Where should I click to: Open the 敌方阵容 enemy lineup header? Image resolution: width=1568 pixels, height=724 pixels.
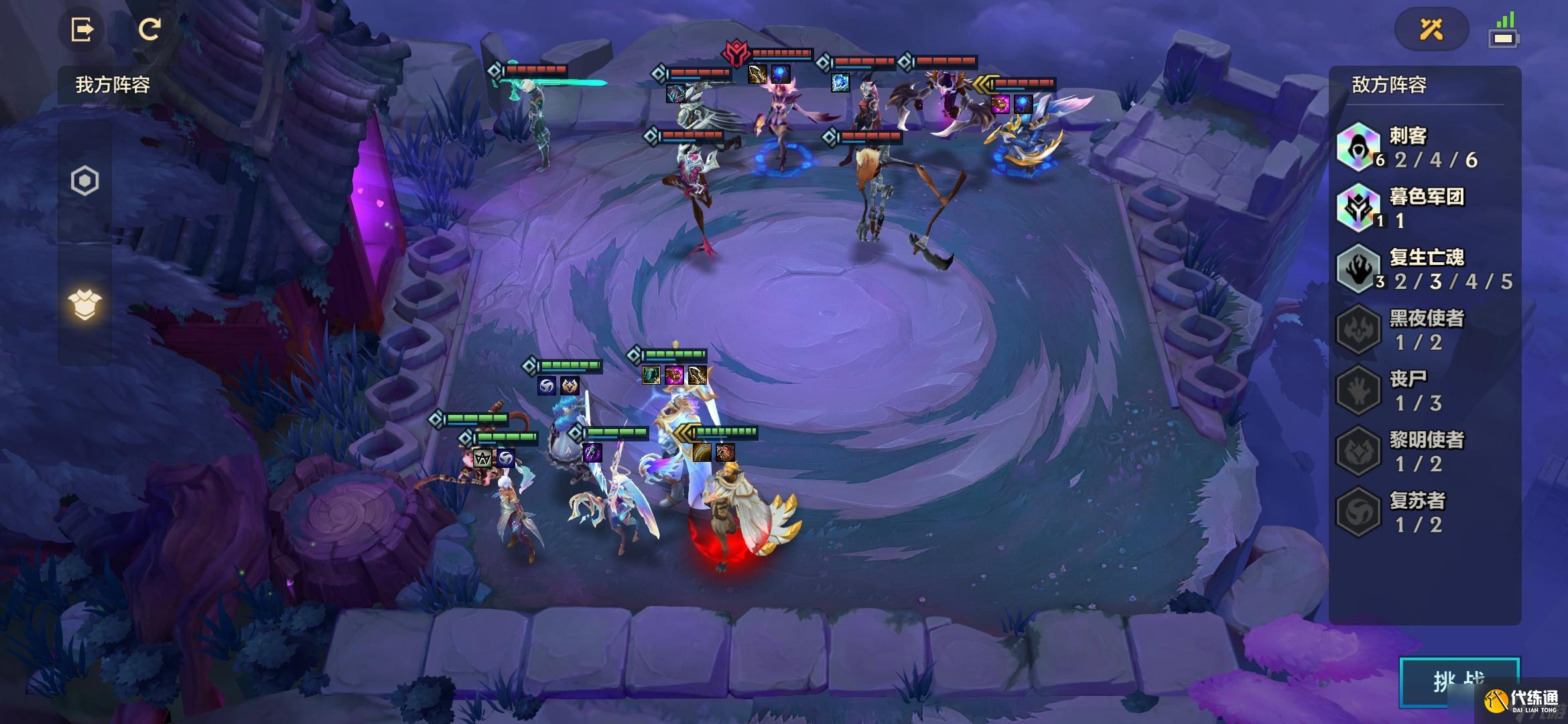1389,85
